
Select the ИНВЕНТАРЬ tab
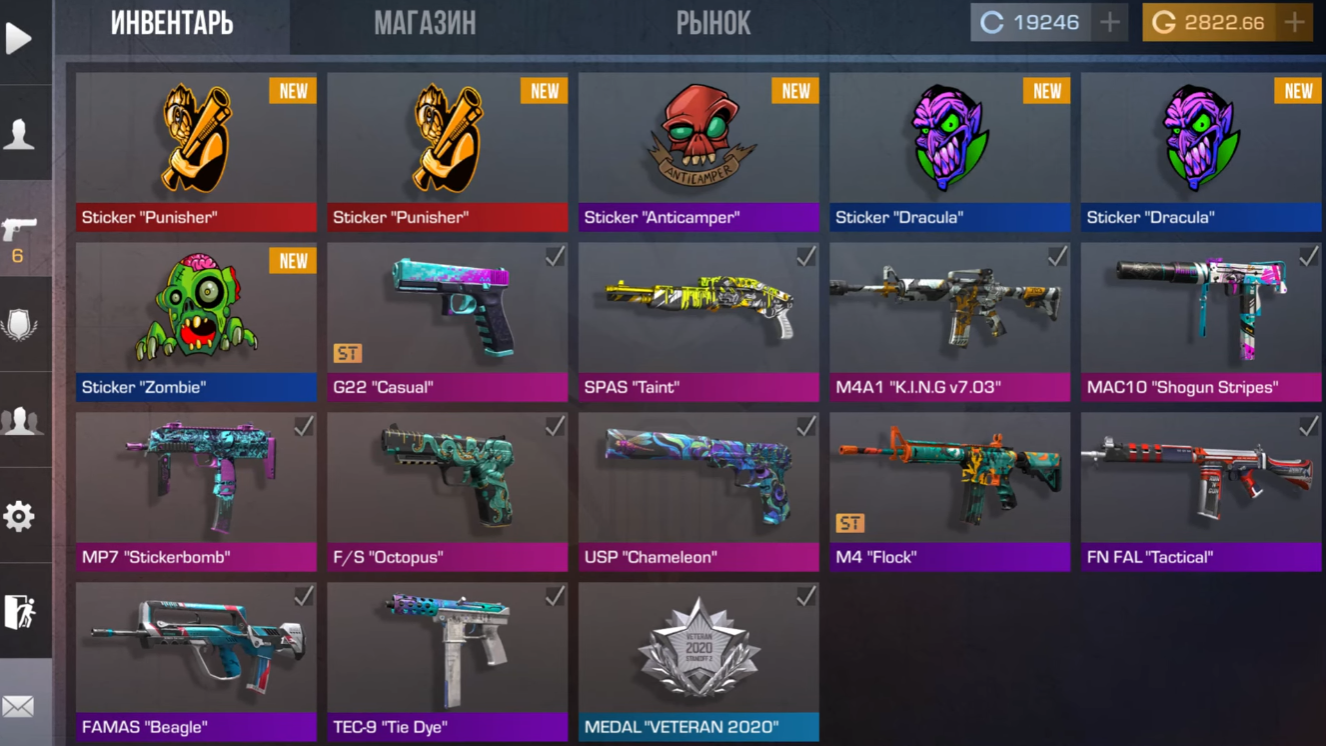pos(172,24)
